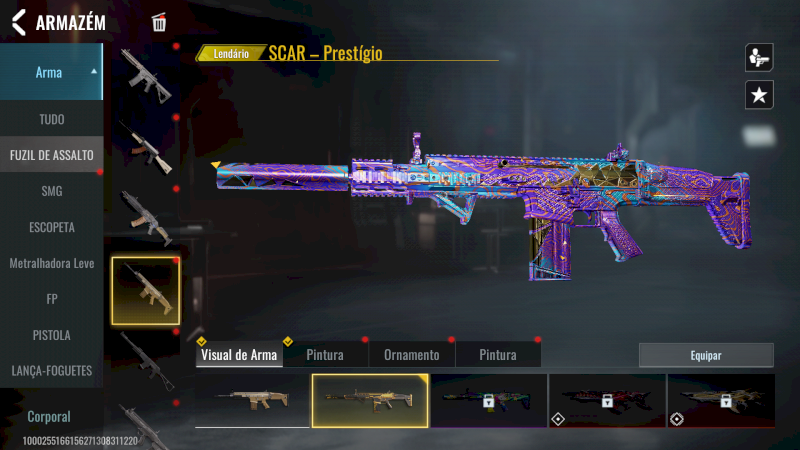Screen dimensions: 800x450
Task: Choose the ESCOPETA category
Action: (51, 227)
